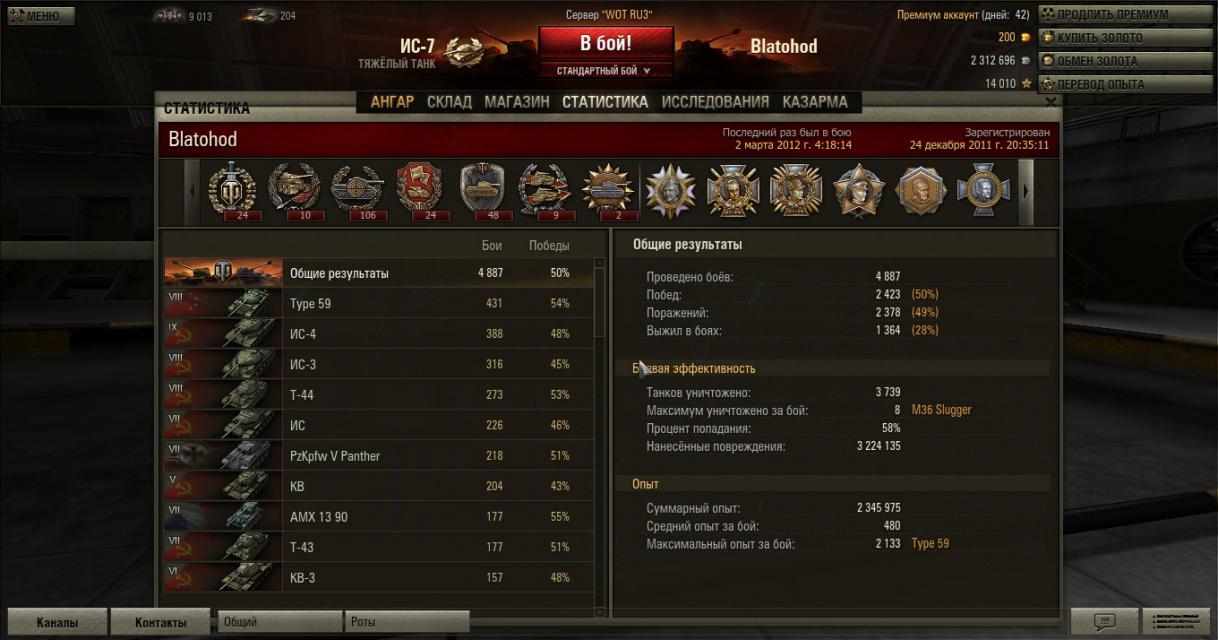Switch to the Казарма tab
Viewport: 1218px width, 640px height.
coord(815,102)
